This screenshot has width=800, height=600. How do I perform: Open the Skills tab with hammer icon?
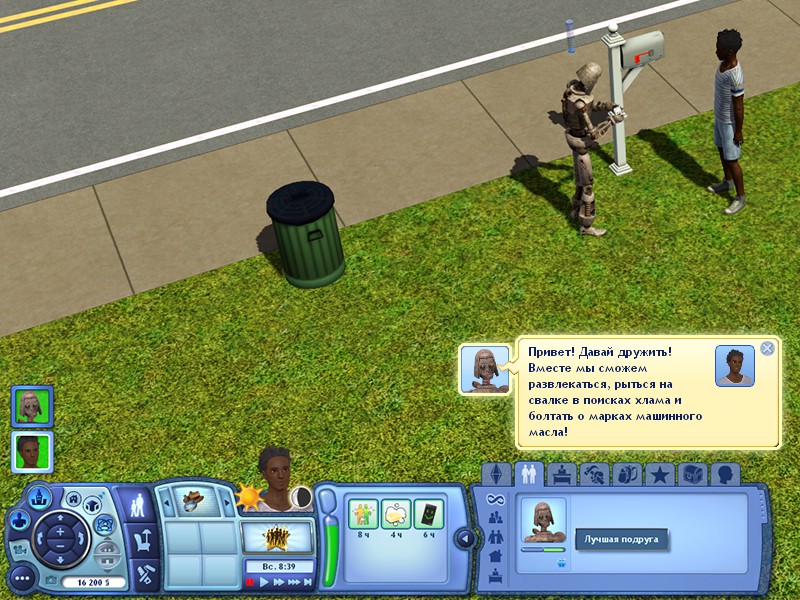pos(594,473)
